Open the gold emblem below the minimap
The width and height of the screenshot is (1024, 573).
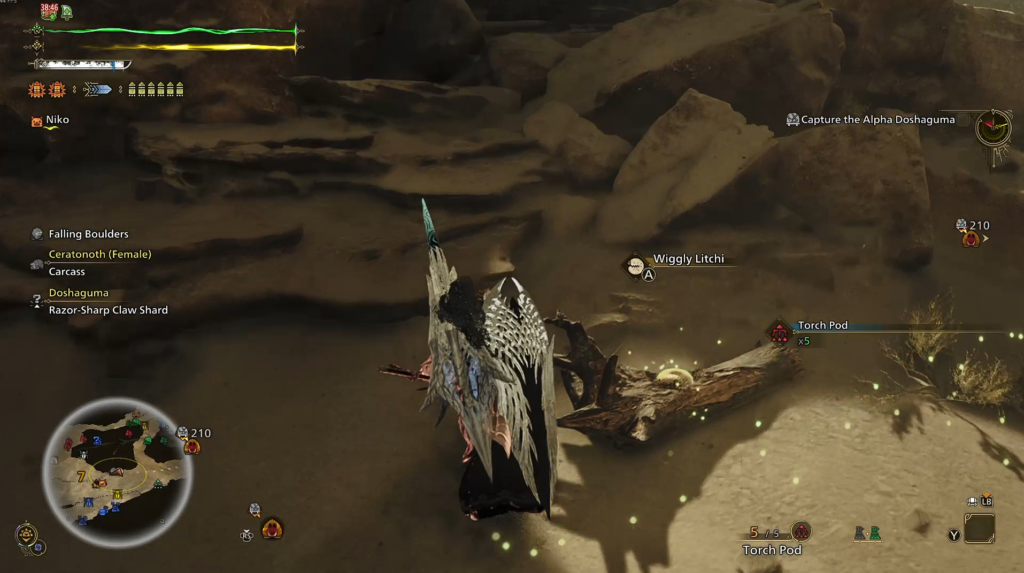tap(25, 535)
